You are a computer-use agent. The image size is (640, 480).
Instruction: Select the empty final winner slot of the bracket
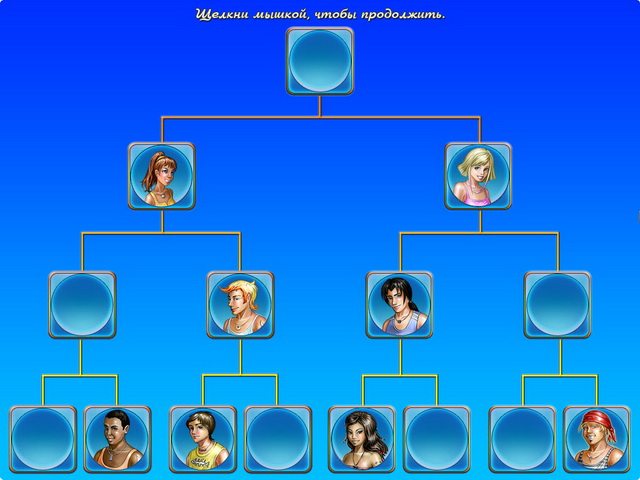319,60
